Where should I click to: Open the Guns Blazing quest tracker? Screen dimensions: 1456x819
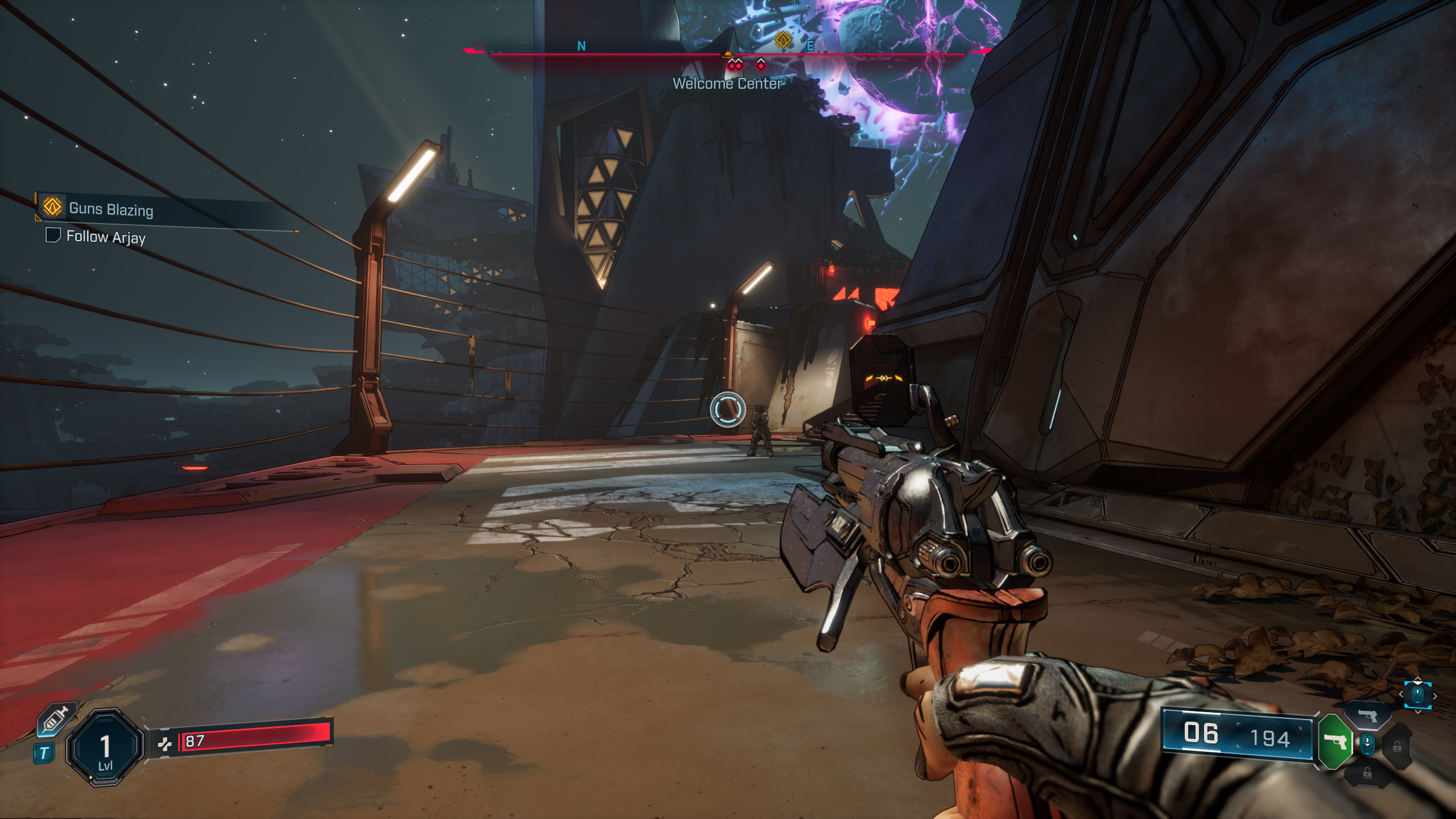click(111, 209)
